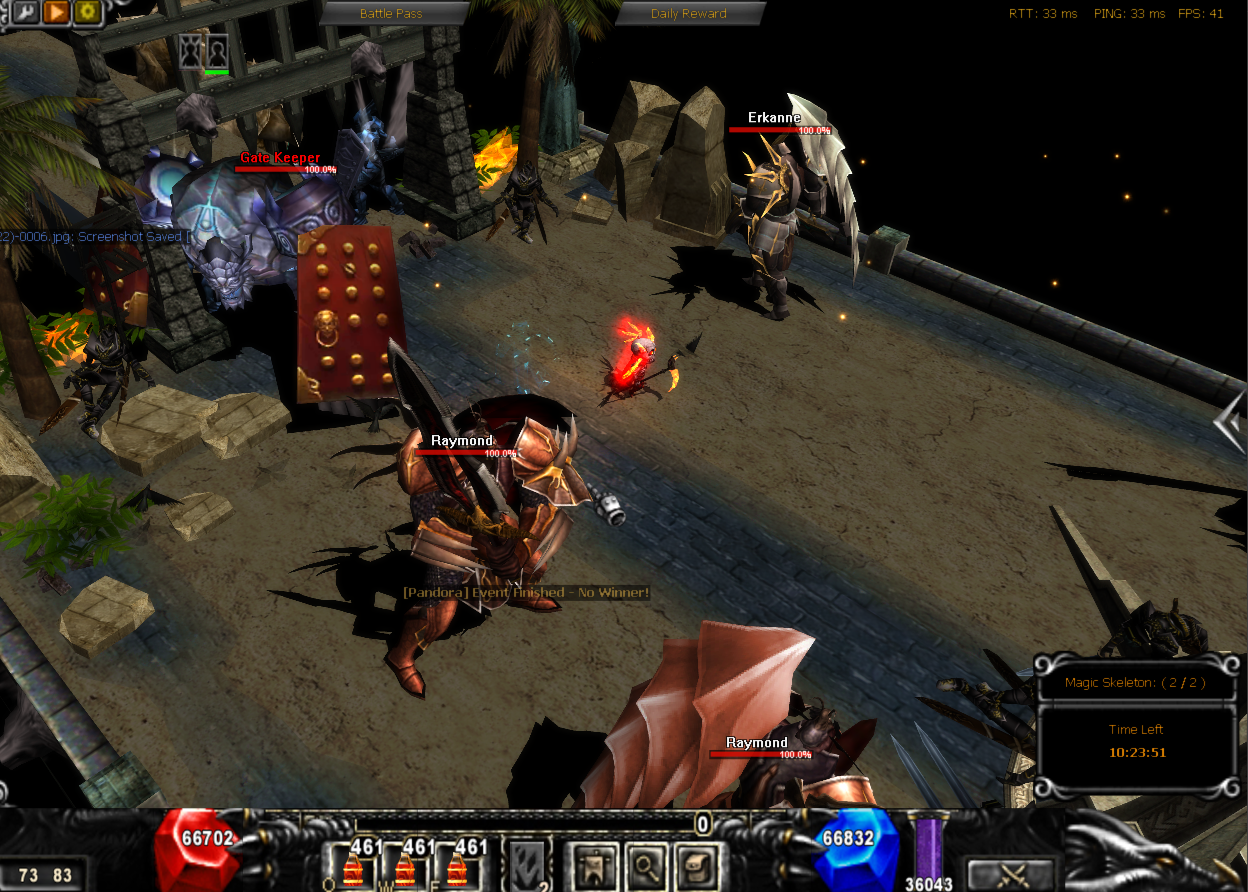Viewport: 1248px width, 892px height.
Task: Open the yellow gear options button
Action: click(87, 12)
